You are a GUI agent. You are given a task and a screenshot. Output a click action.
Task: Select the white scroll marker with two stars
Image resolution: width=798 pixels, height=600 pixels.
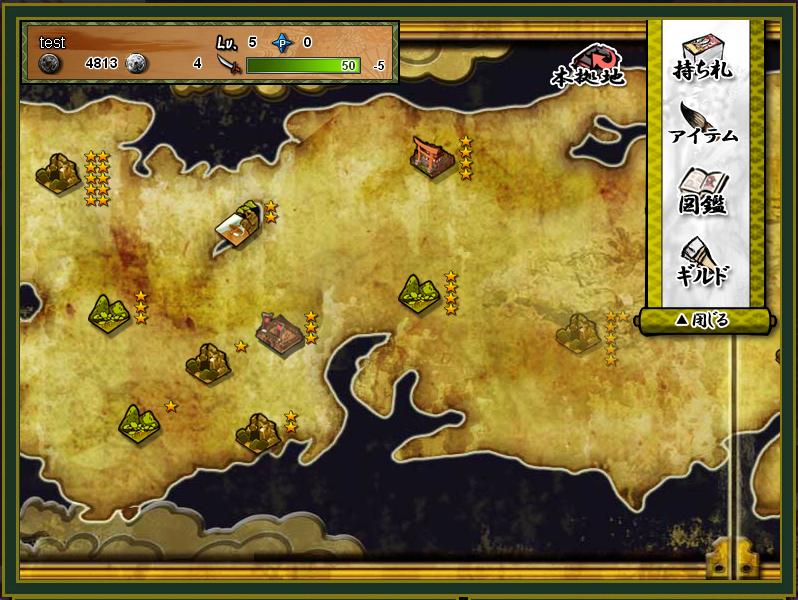pos(239,227)
